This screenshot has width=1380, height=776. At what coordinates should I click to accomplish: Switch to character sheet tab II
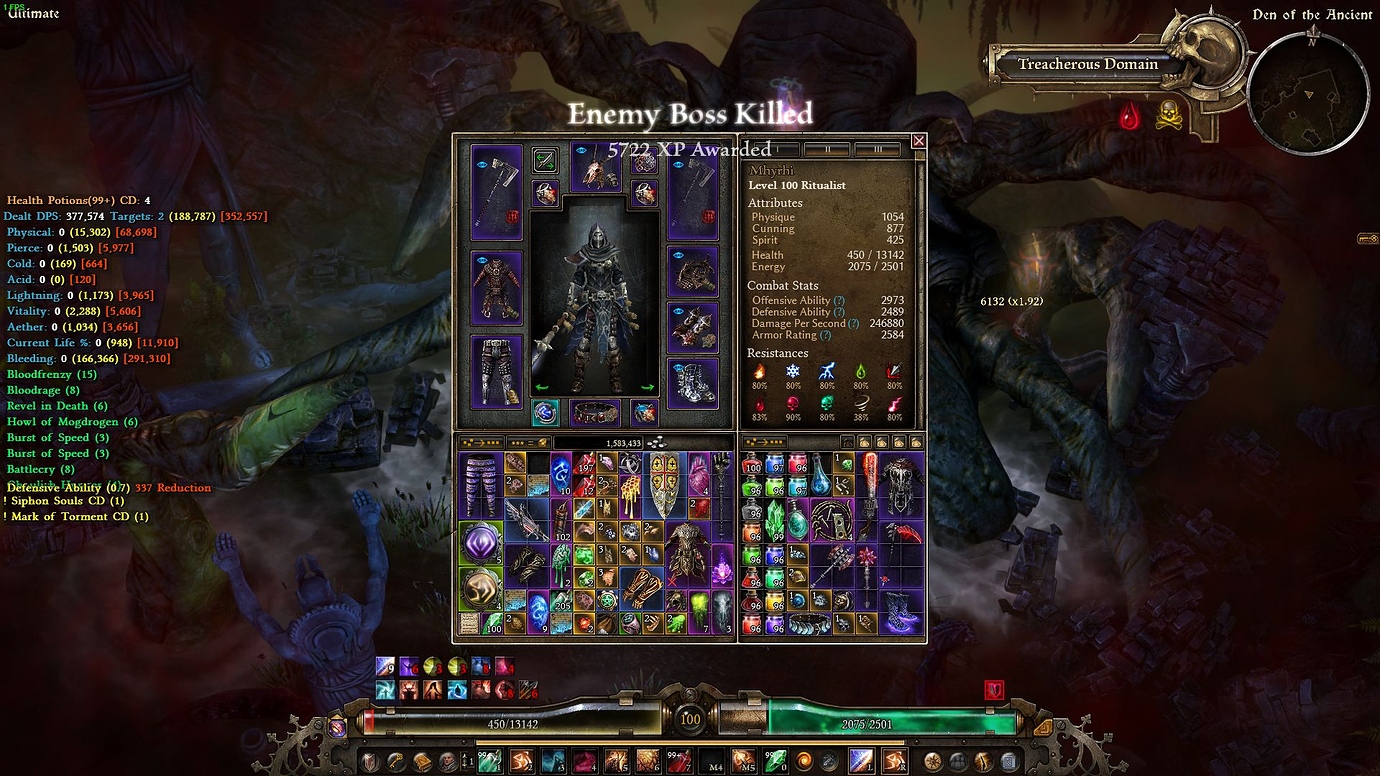point(828,147)
